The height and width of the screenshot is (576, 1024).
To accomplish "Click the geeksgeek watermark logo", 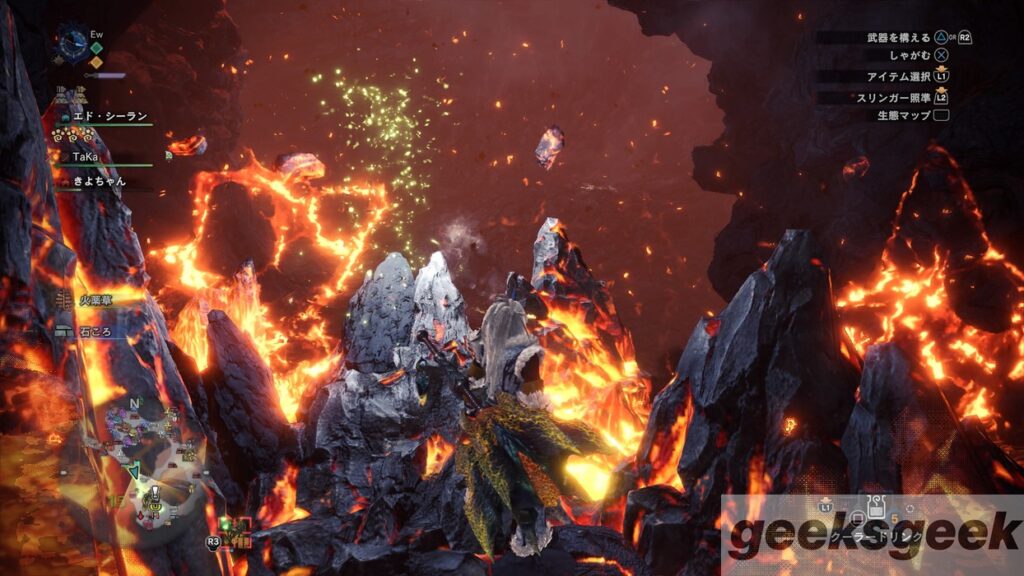I will click(x=872, y=535).
